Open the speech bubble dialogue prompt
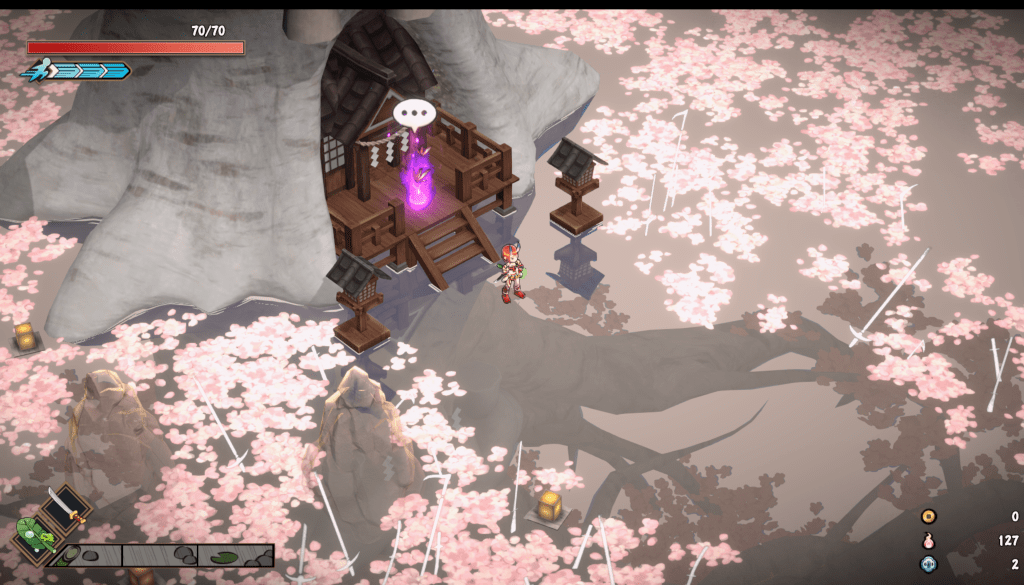The image size is (1024, 585). 411,113
